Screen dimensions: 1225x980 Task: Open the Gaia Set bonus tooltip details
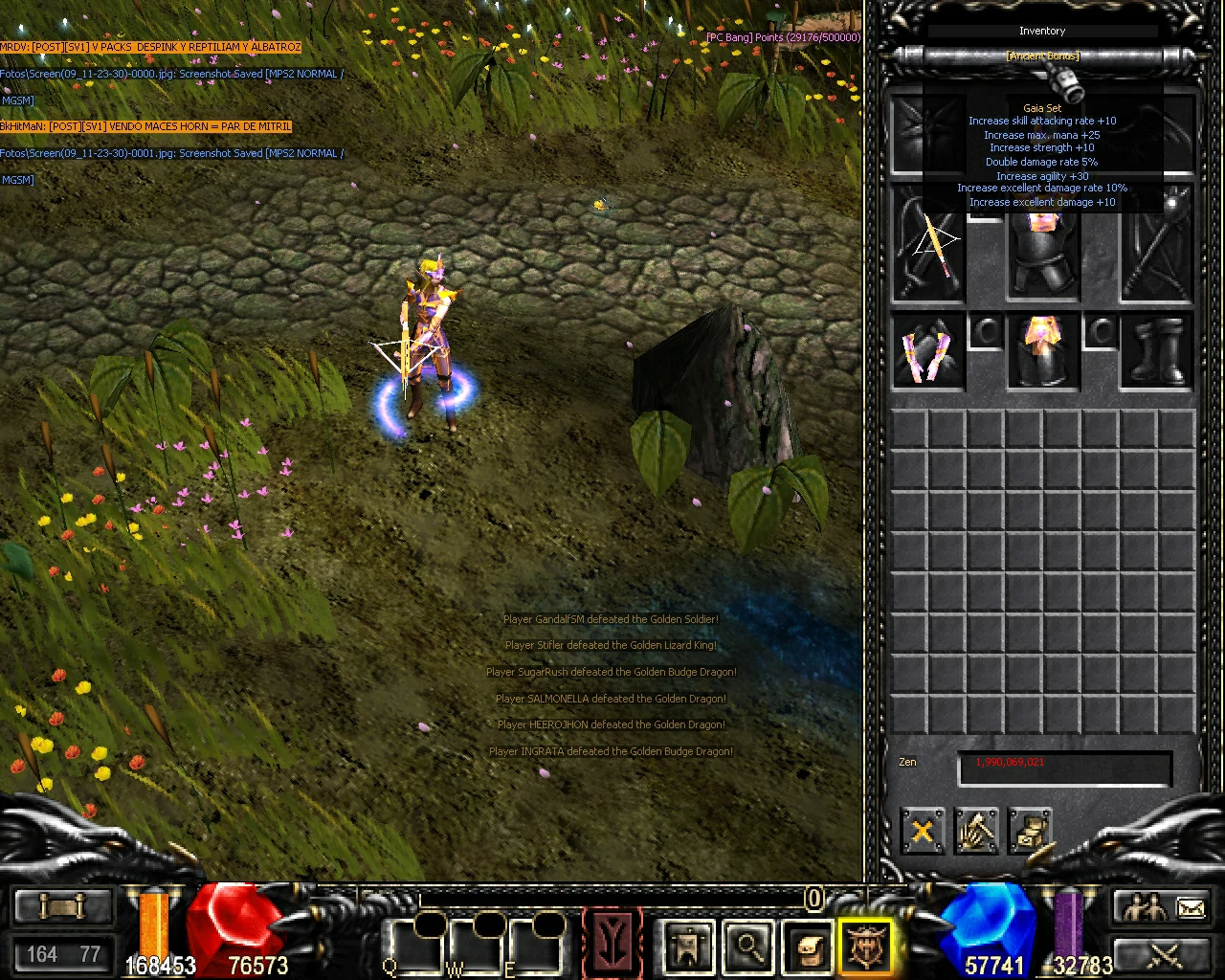coord(1043,108)
